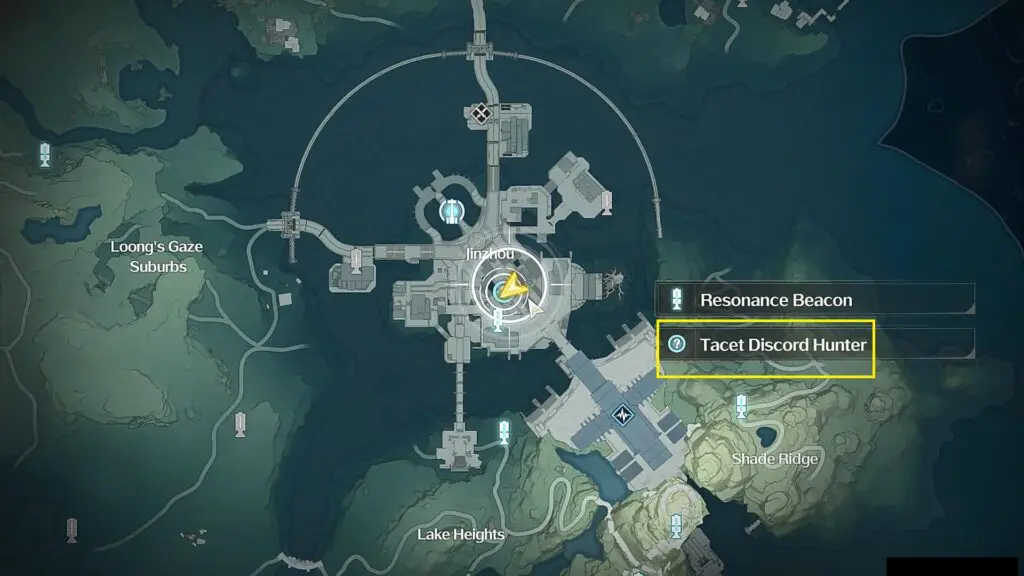Click the yellow player arrow marker in Jinzhou
The width and height of the screenshot is (1024, 576).
point(514,288)
